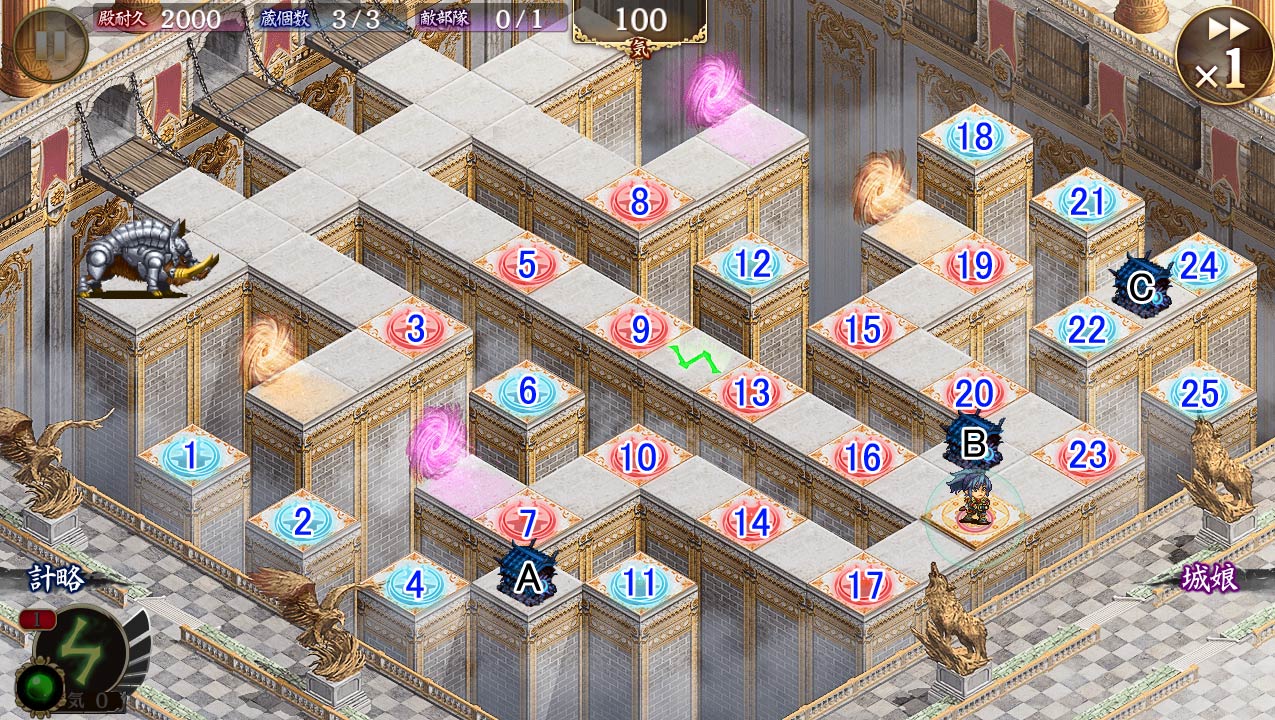Viewport: 1275px width, 720px height.
Task: Choose red deployment tile 8
Action: point(639,201)
